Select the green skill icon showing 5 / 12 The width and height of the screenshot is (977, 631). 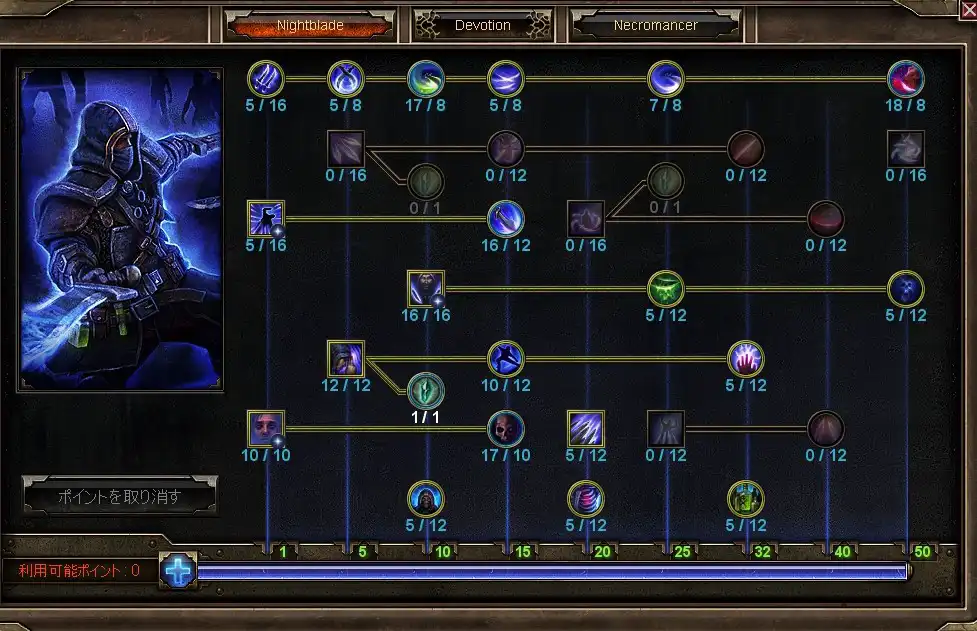(666, 289)
